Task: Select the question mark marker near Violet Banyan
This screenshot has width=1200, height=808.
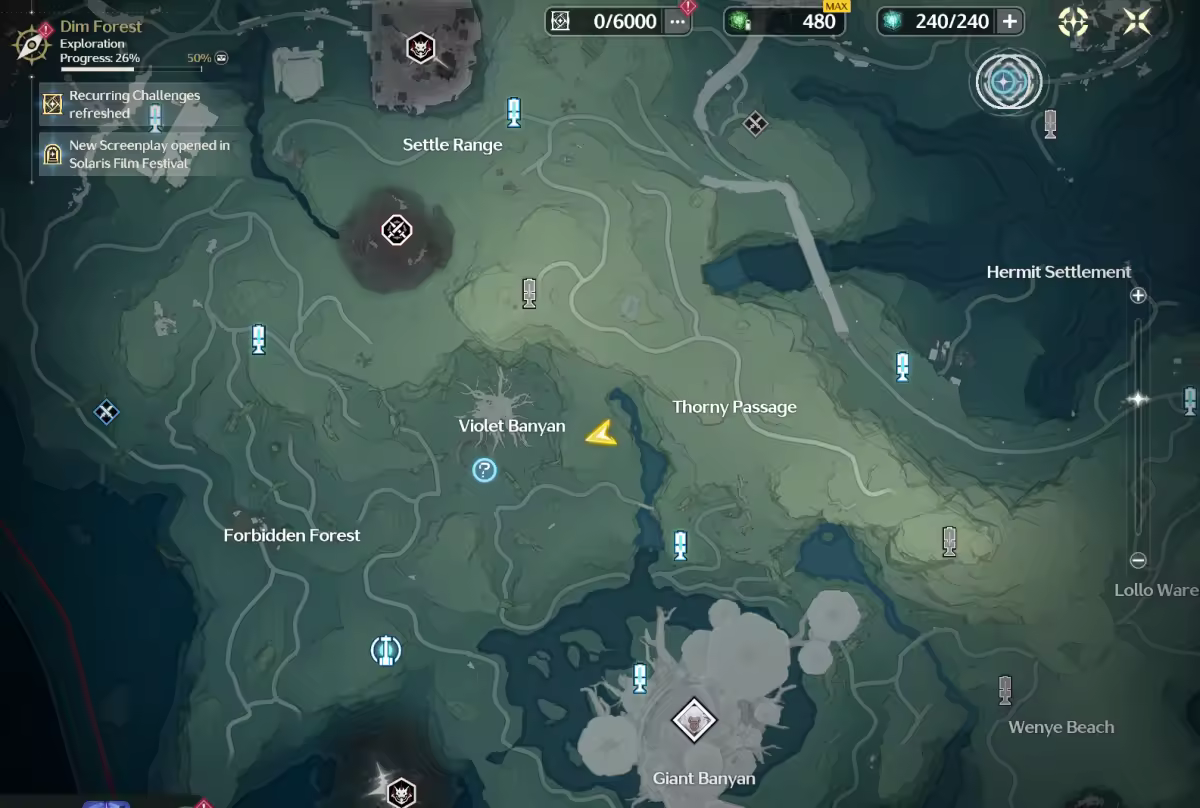Action: (x=485, y=469)
